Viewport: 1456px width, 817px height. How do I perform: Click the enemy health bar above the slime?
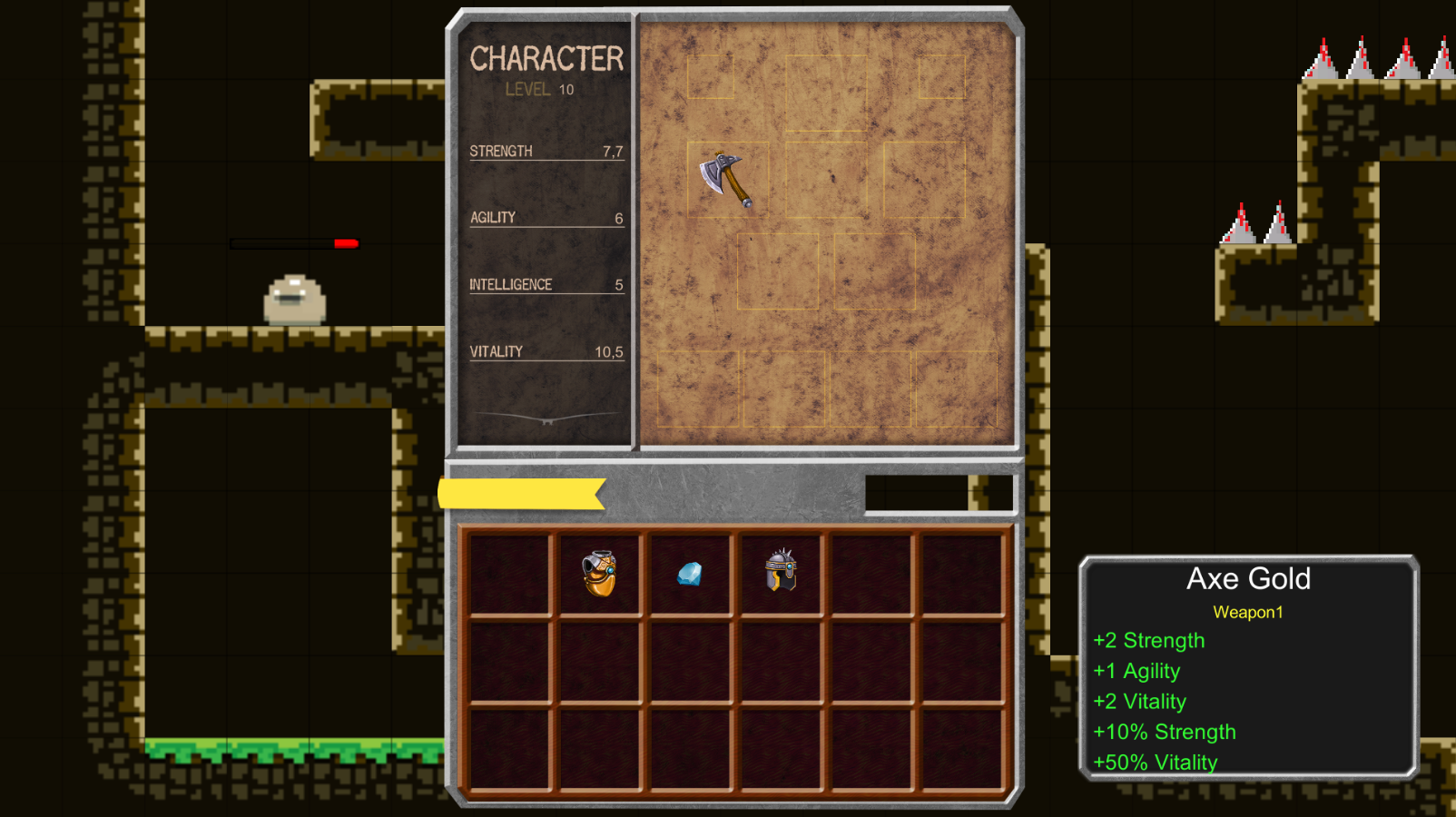(295, 243)
